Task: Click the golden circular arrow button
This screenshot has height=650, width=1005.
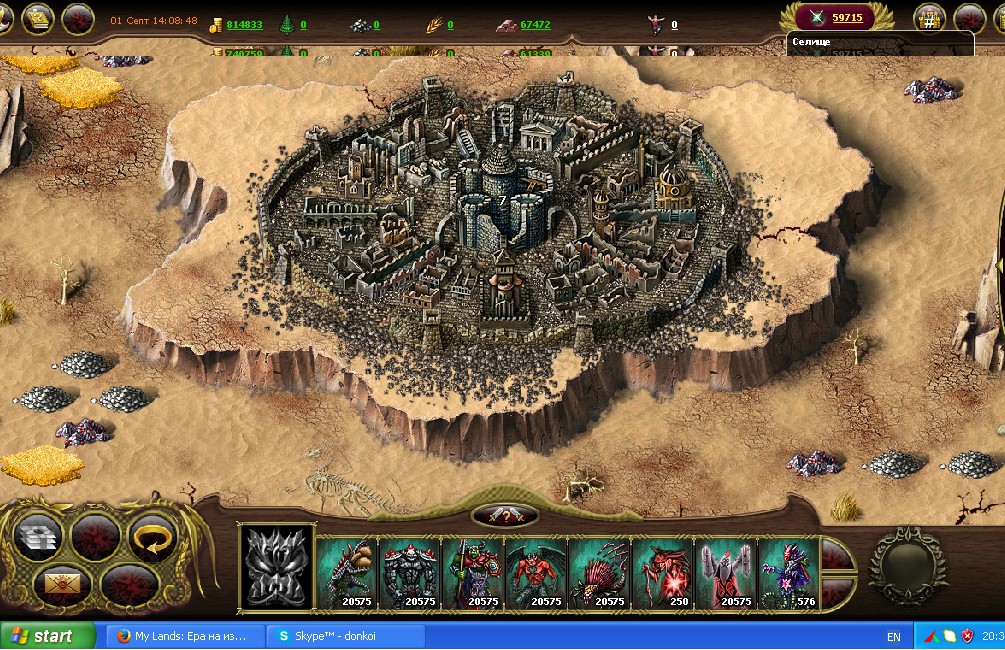Action: pos(153,538)
